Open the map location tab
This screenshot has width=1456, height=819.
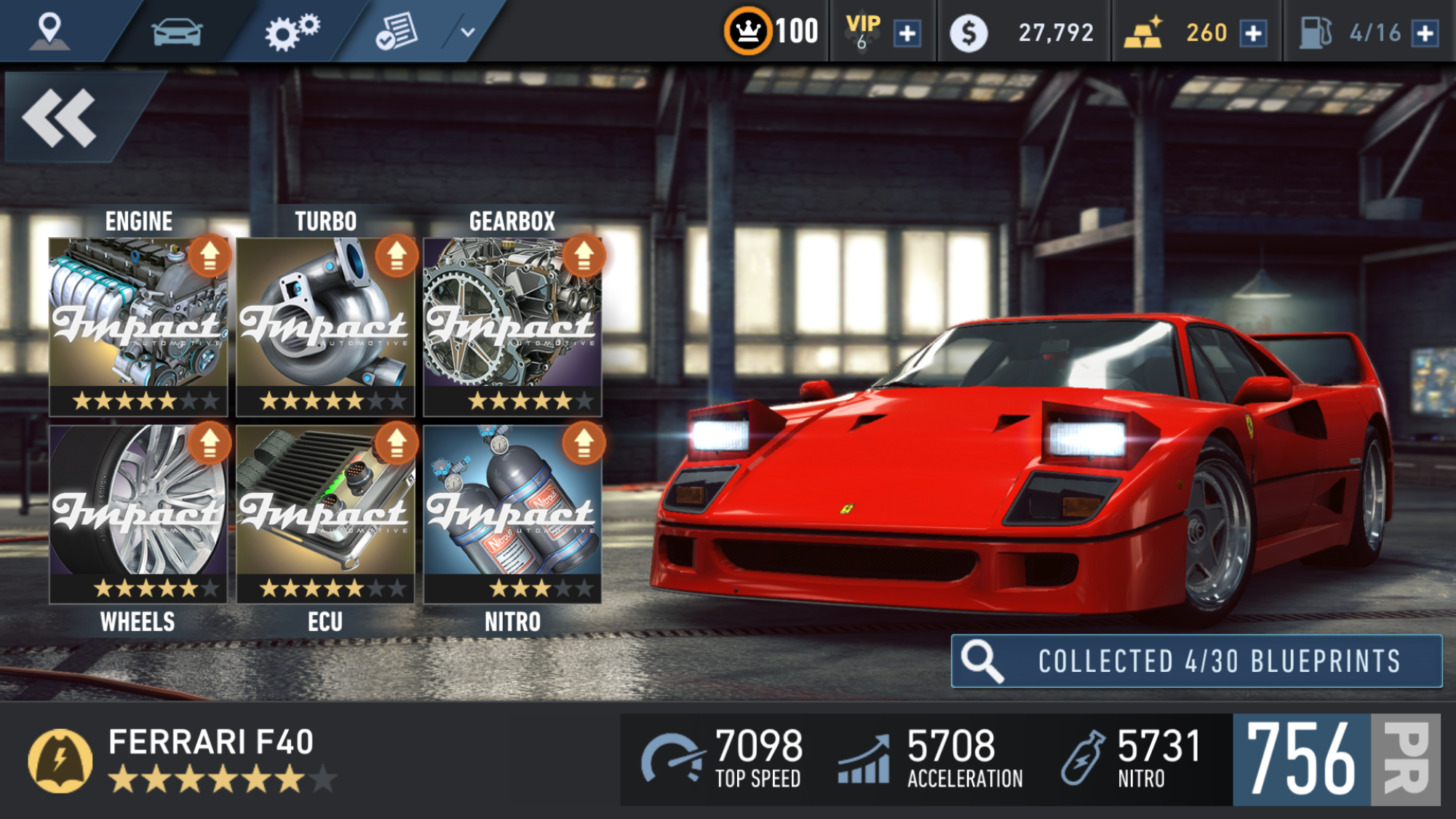click(49, 31)
